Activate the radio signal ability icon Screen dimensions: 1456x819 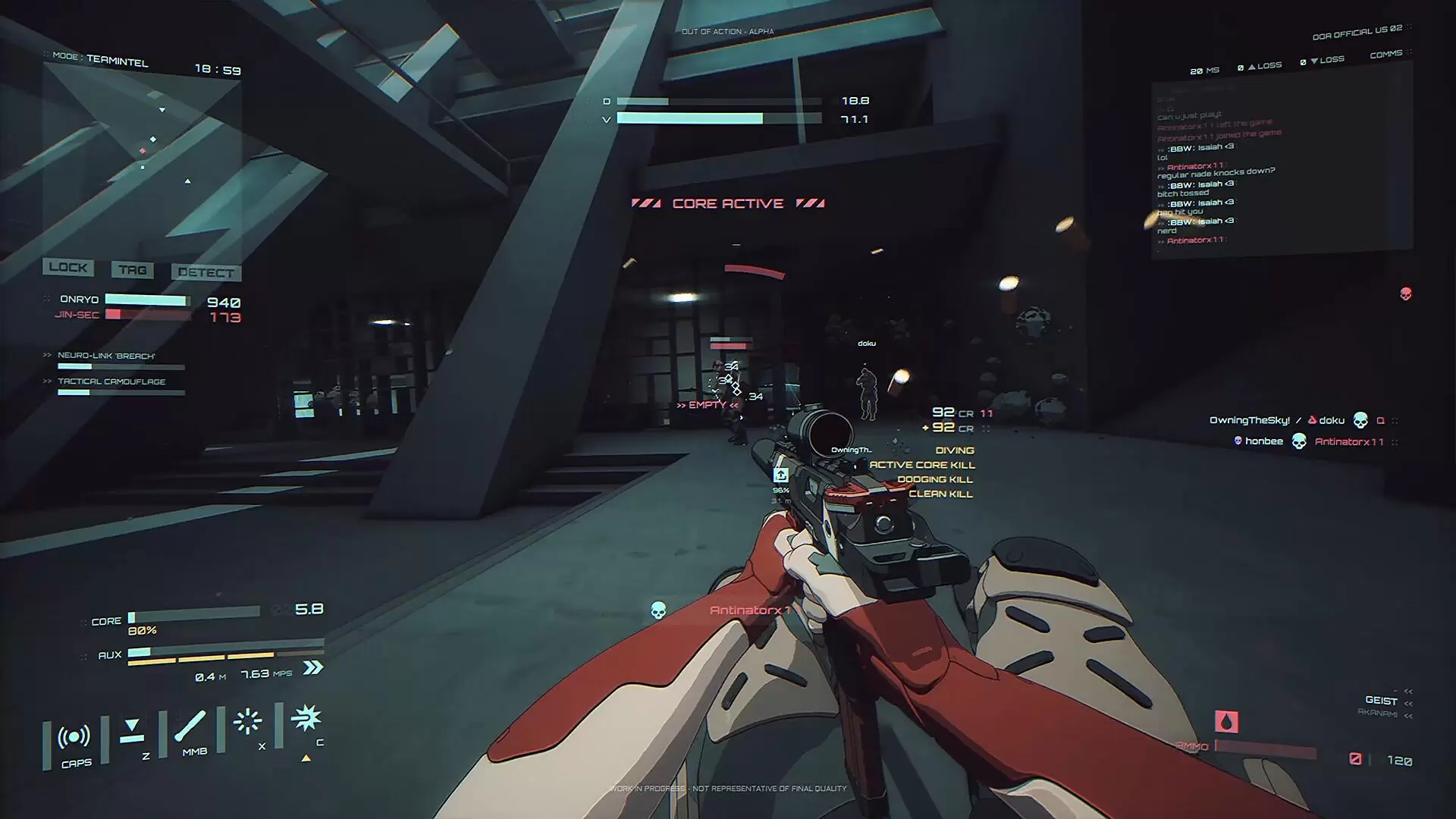coord(74,737)
